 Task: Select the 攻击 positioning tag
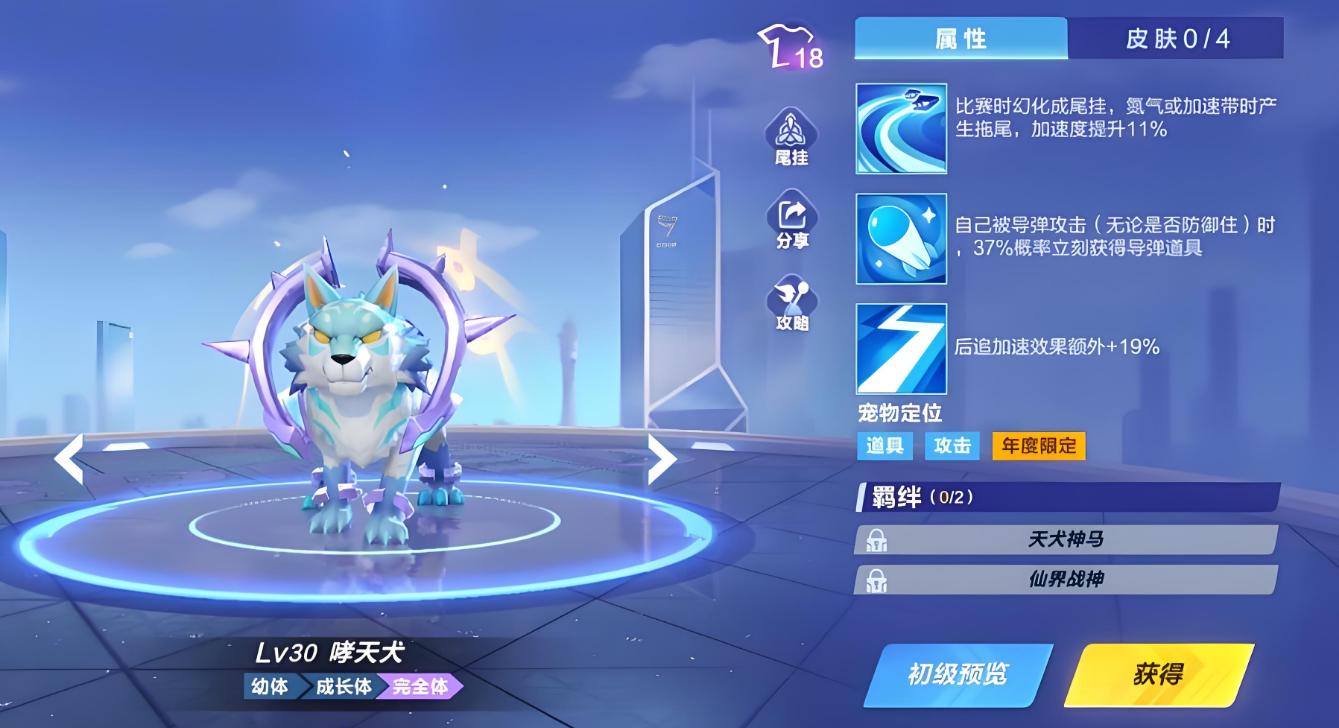click(952, 446)
